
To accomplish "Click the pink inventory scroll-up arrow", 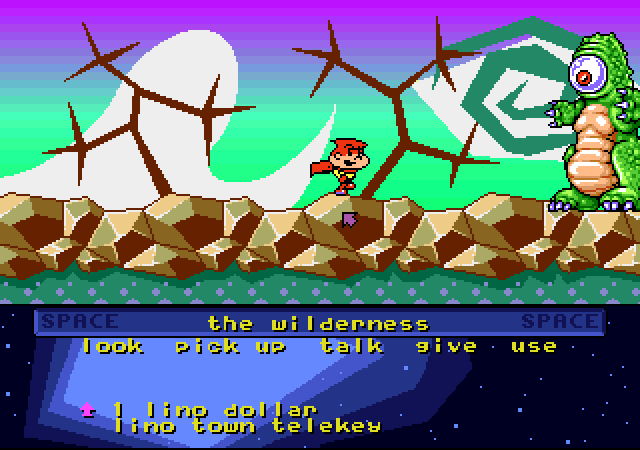I will click(x=87, y=408).
